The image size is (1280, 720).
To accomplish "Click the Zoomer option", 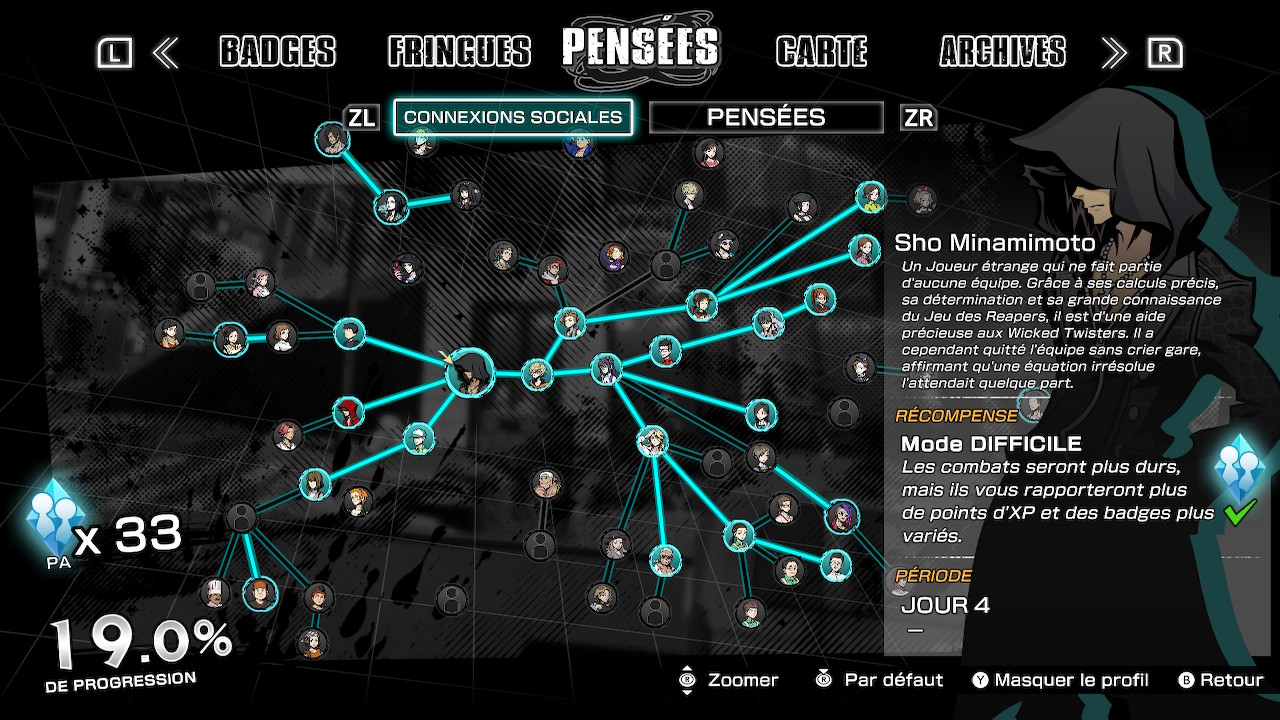I will [x=729, y=680].
